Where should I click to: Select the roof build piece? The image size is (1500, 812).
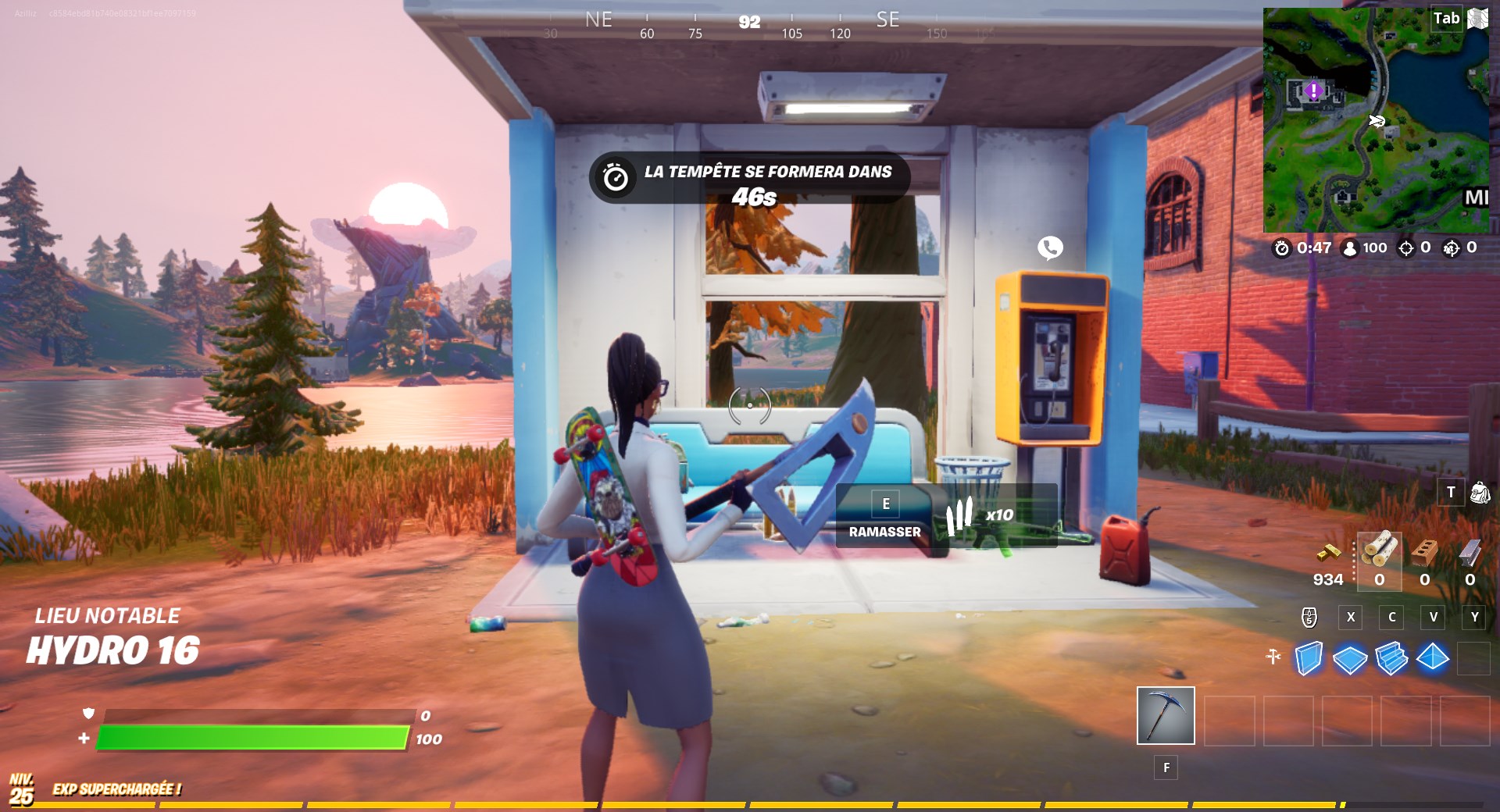tap(1433, 658)
